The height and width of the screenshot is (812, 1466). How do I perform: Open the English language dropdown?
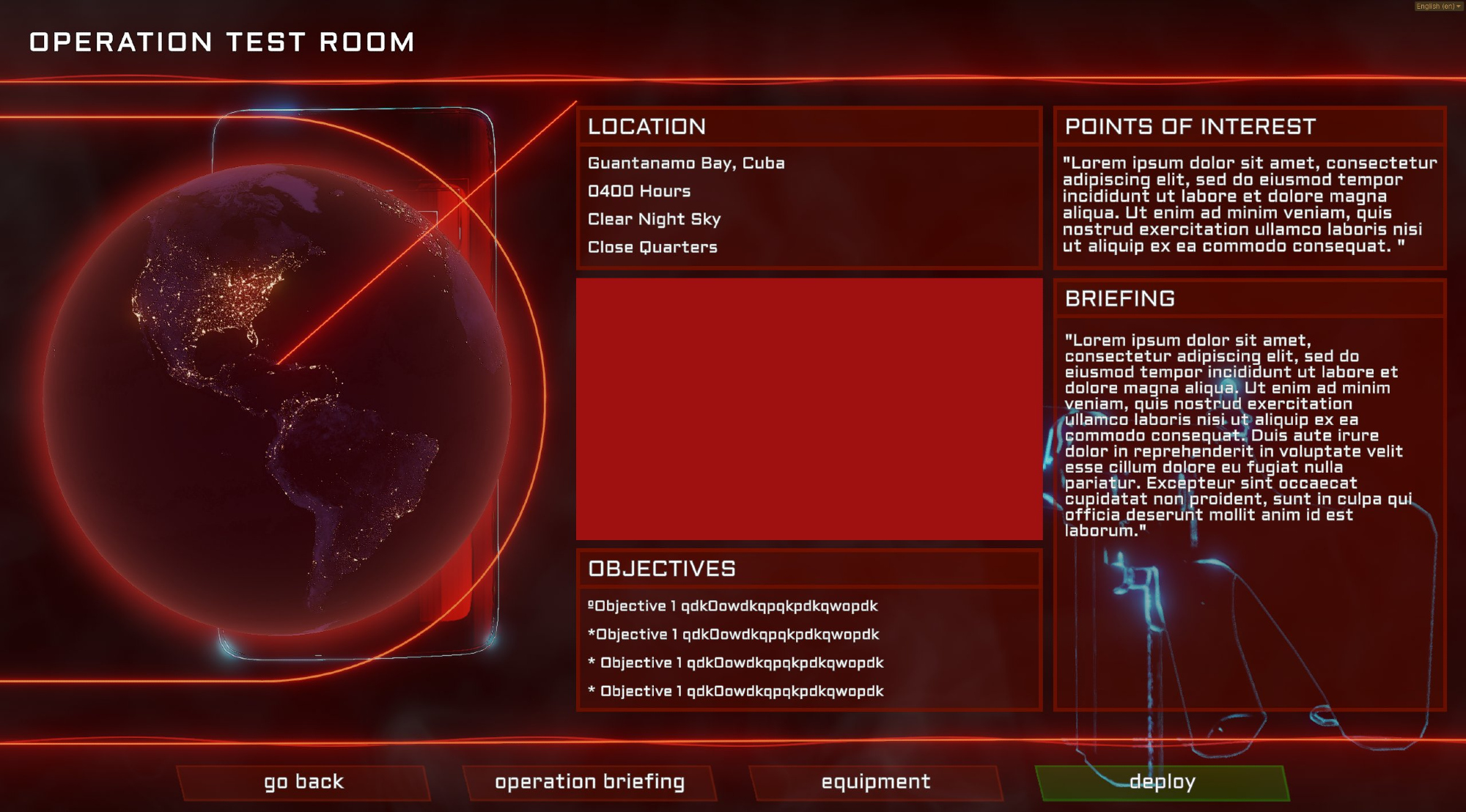pos(1438,6)
